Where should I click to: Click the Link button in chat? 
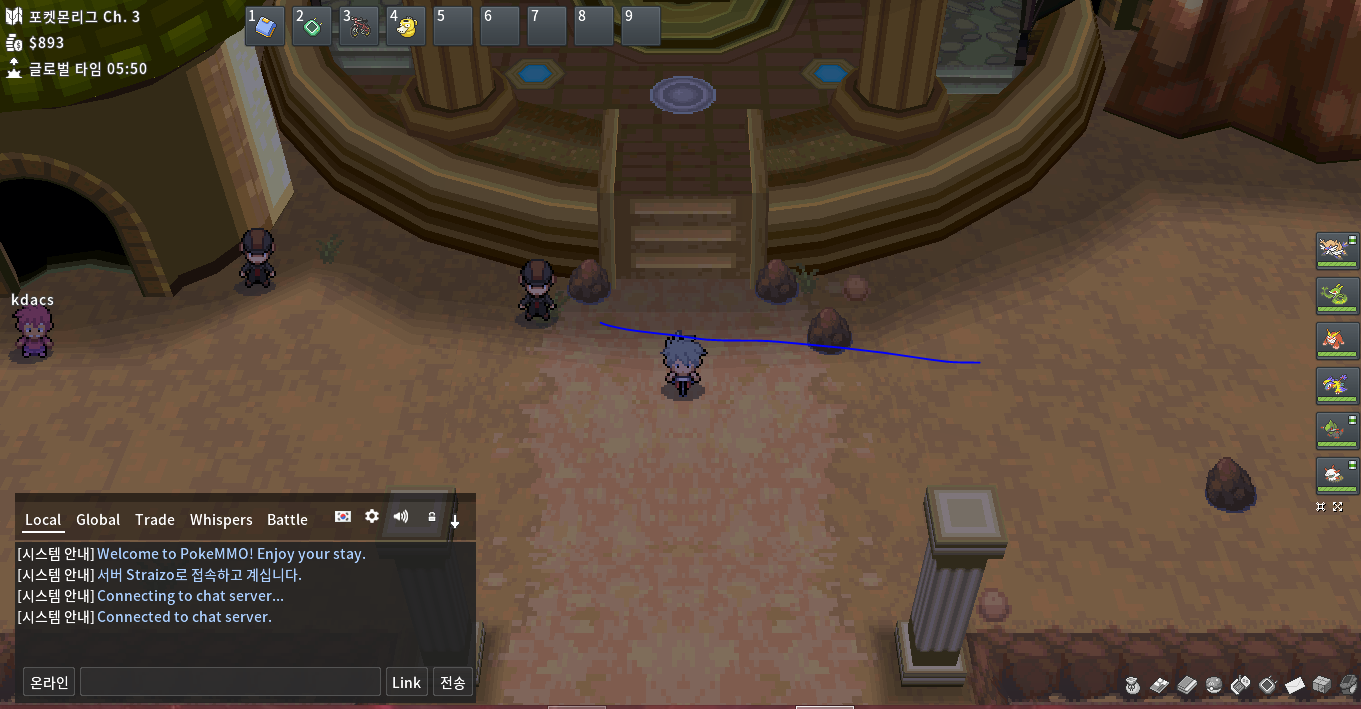point(406,682)
